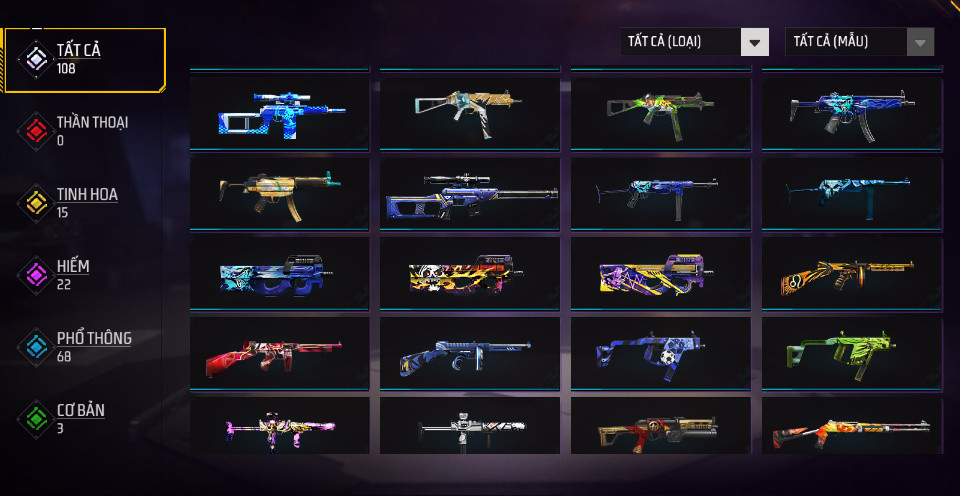Choose the long scoped blue sniper rifle skin
This screenshot has width=960, height=496.
(x=469, y=194)
